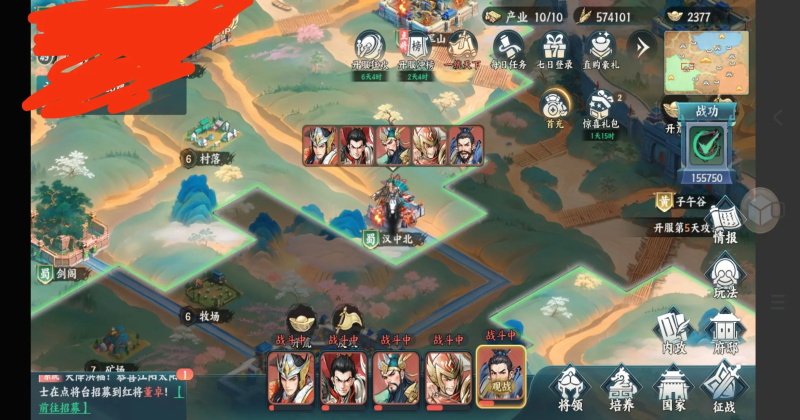Open the 每日任务 daily tasks icon
800x420 pixels.
[507, 48]
